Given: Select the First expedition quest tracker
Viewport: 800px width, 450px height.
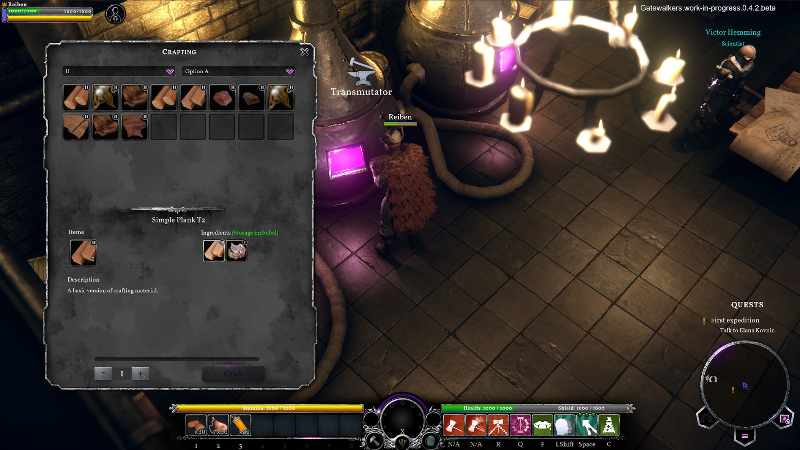Looking at the screenshot, I should pyautogui.click(x=735, y=320).
